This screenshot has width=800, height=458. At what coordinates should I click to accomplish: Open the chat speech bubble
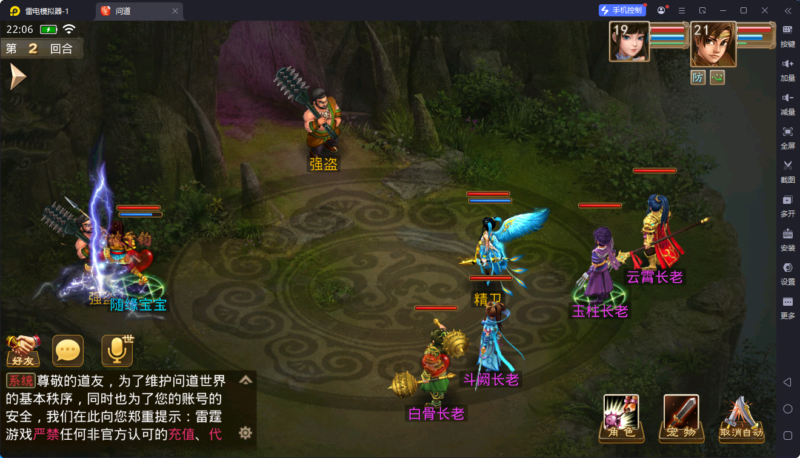[x=68, y=350]
